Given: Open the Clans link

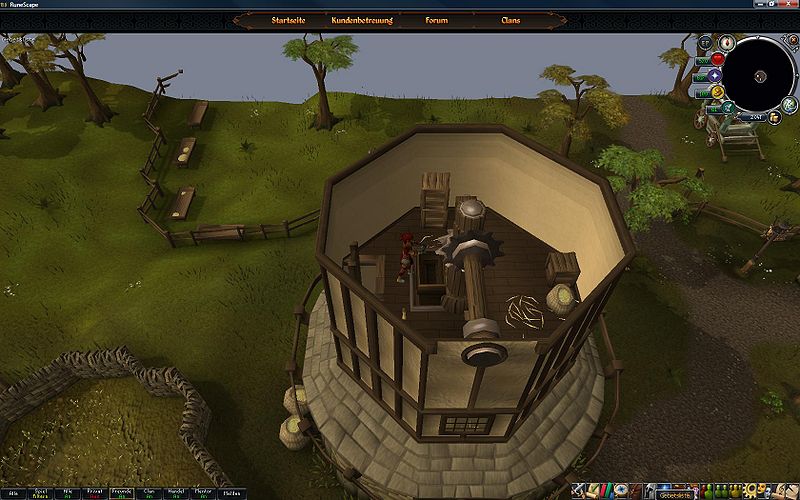Looking at the screenshot, I should pos(511,20).
